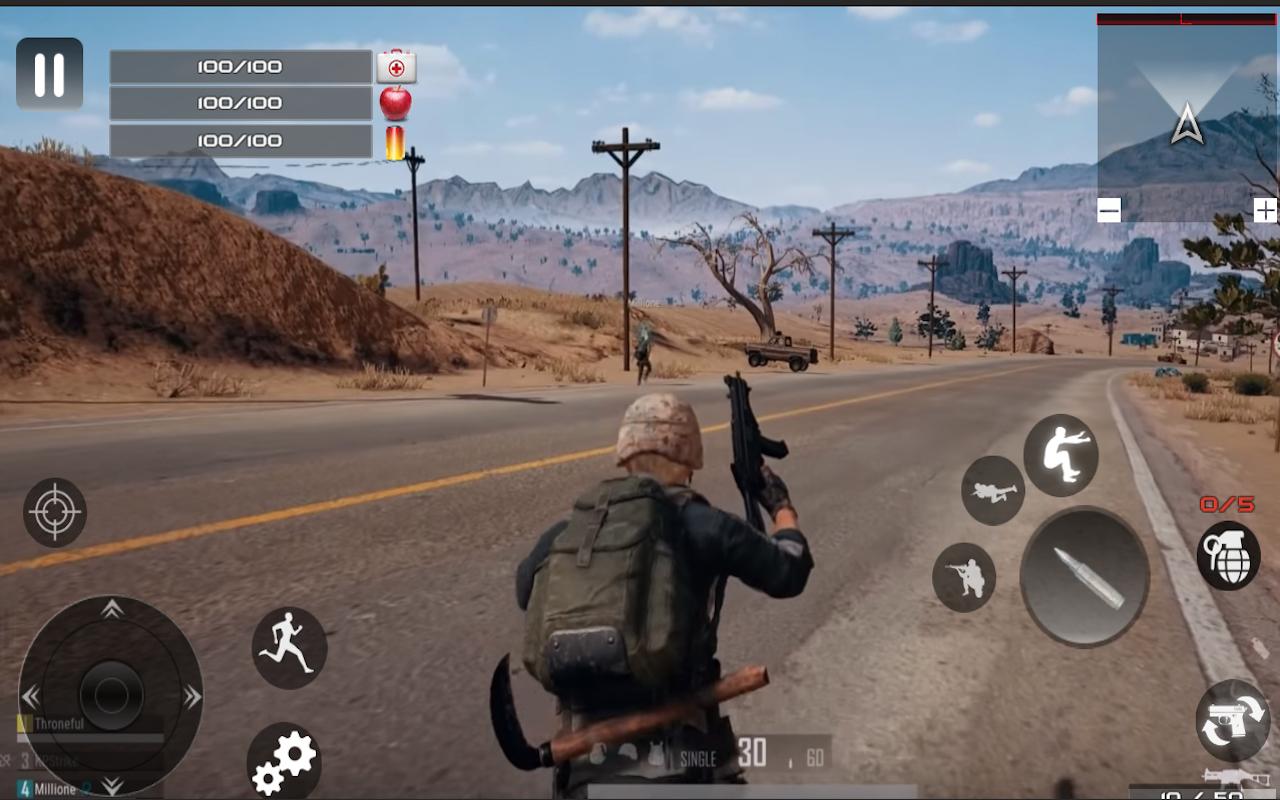The height and width of the screenshot is (800, 1280).
Task: Activate the crosshair aim button
Action: [55, 512]
